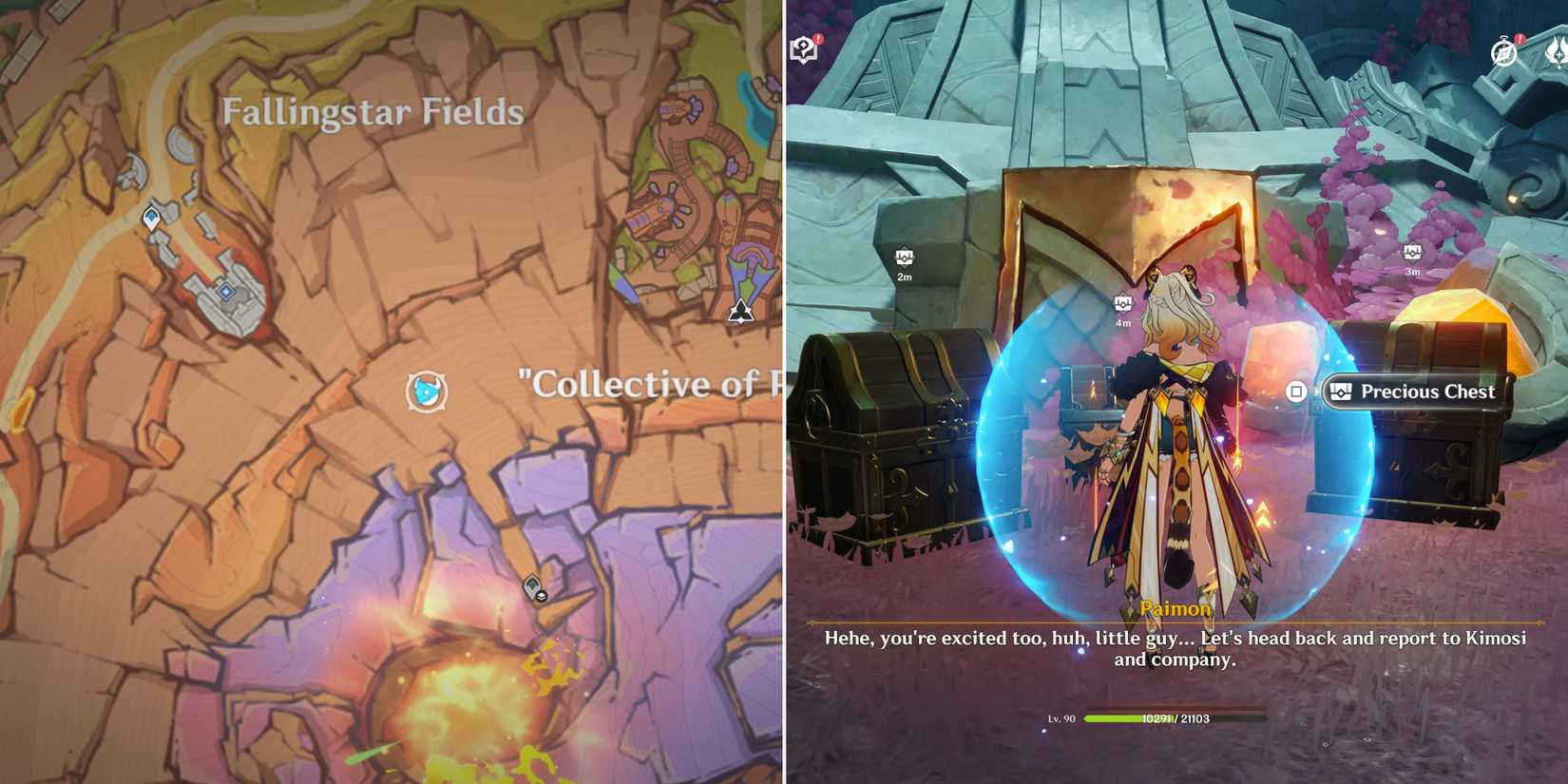Click the red exclamation badge on the events icon
The width and height of the screenshot is (1568, 784).
click(818, 38)
